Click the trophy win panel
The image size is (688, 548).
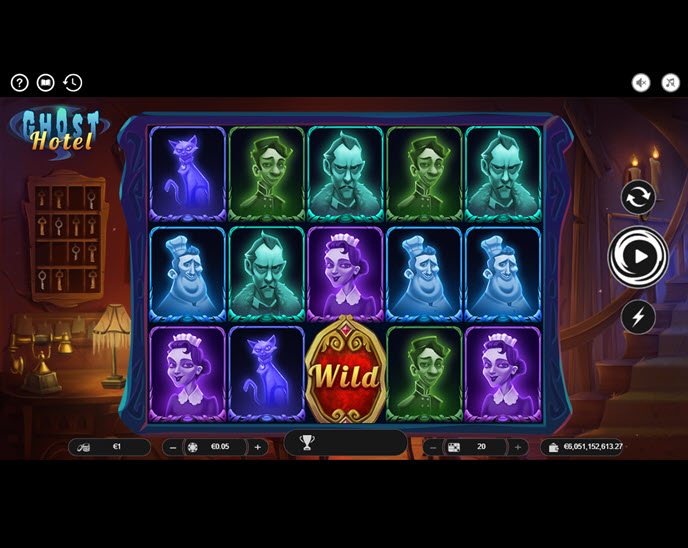point(345,443)
